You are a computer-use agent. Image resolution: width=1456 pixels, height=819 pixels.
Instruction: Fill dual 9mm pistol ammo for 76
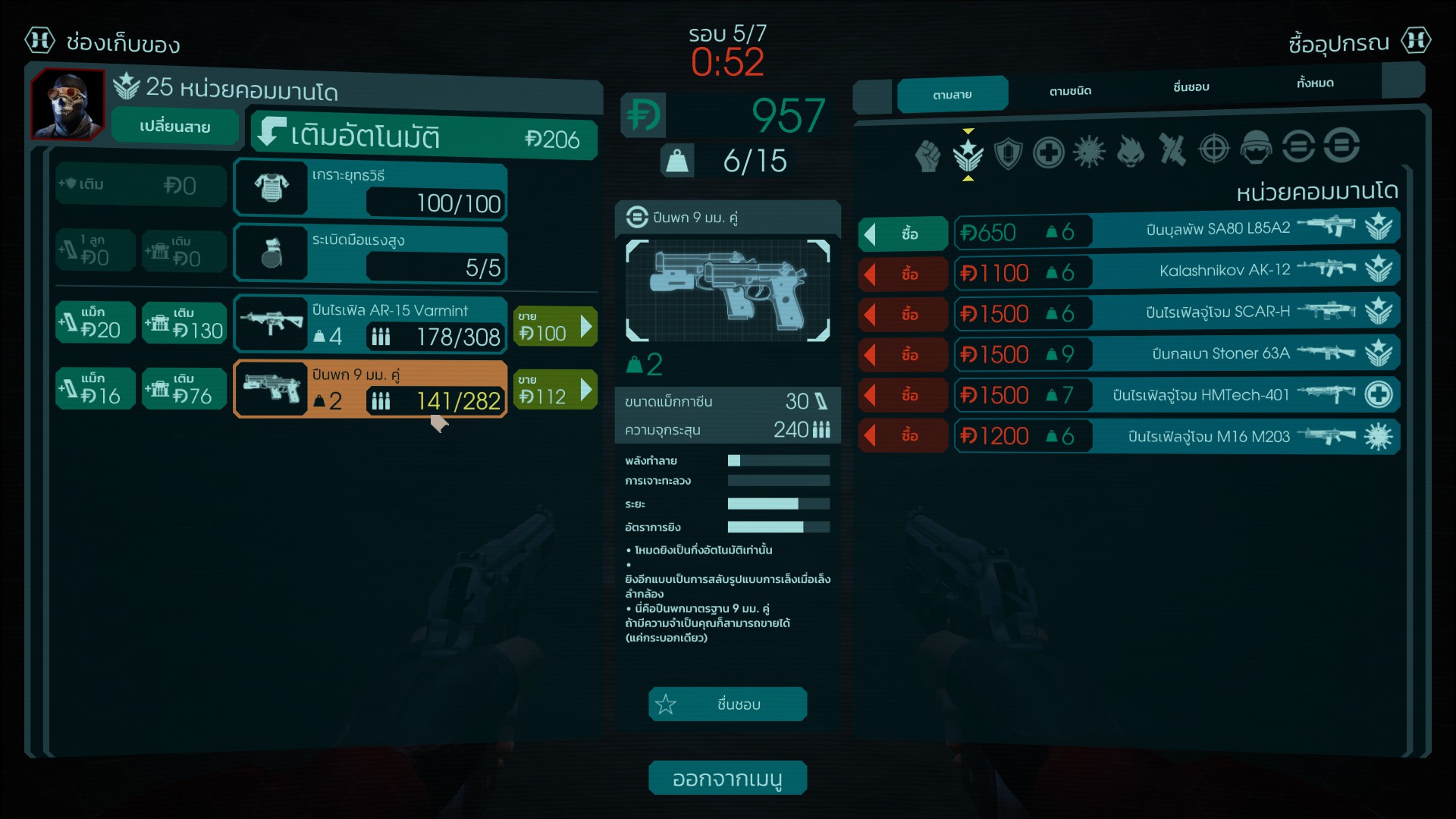pos(184,389)
